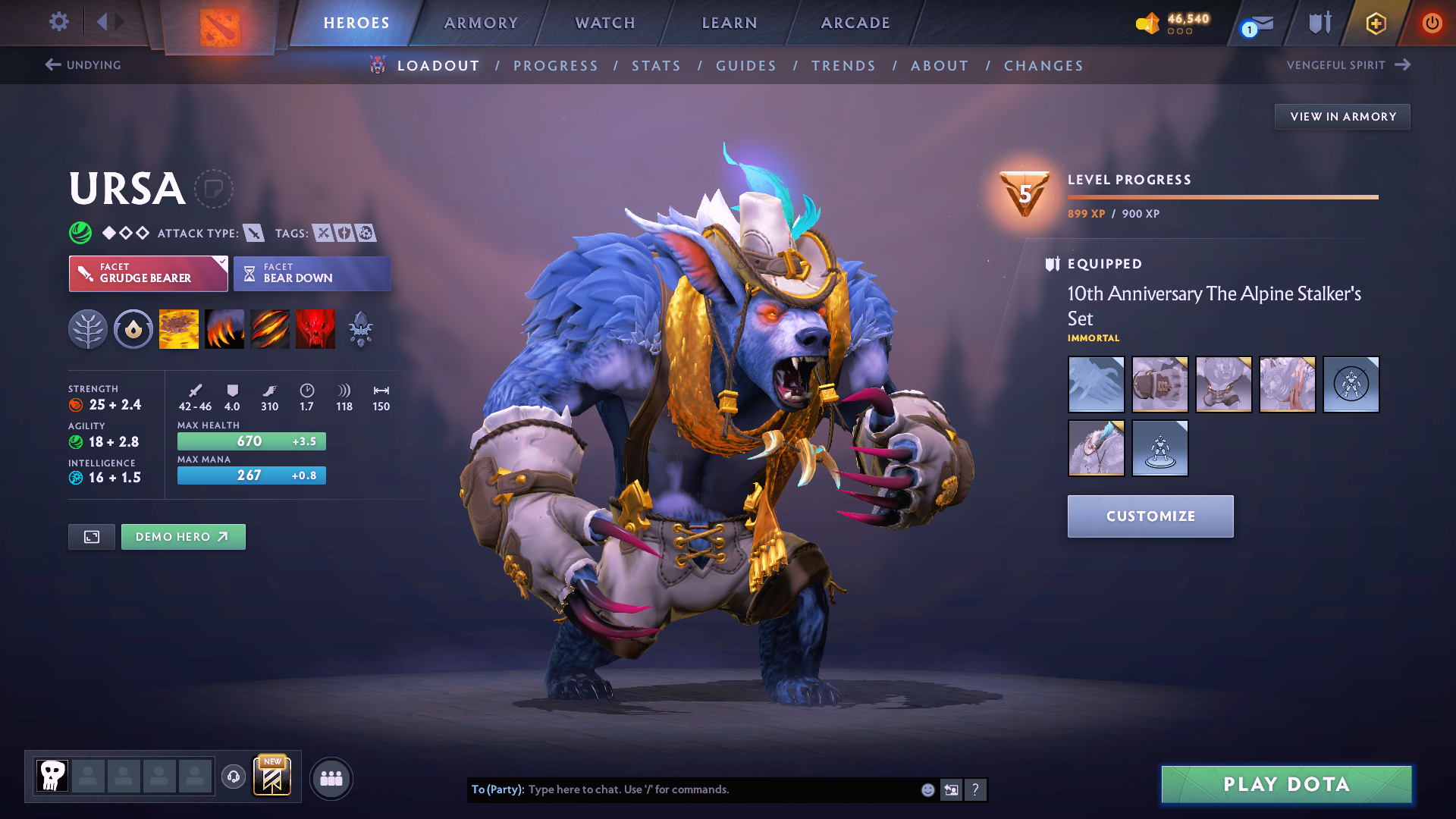The height and width of the screenshot is (819, 1456).
Task: Inspect the Fury Swipes ability icon
Action: tap(269, 328)
